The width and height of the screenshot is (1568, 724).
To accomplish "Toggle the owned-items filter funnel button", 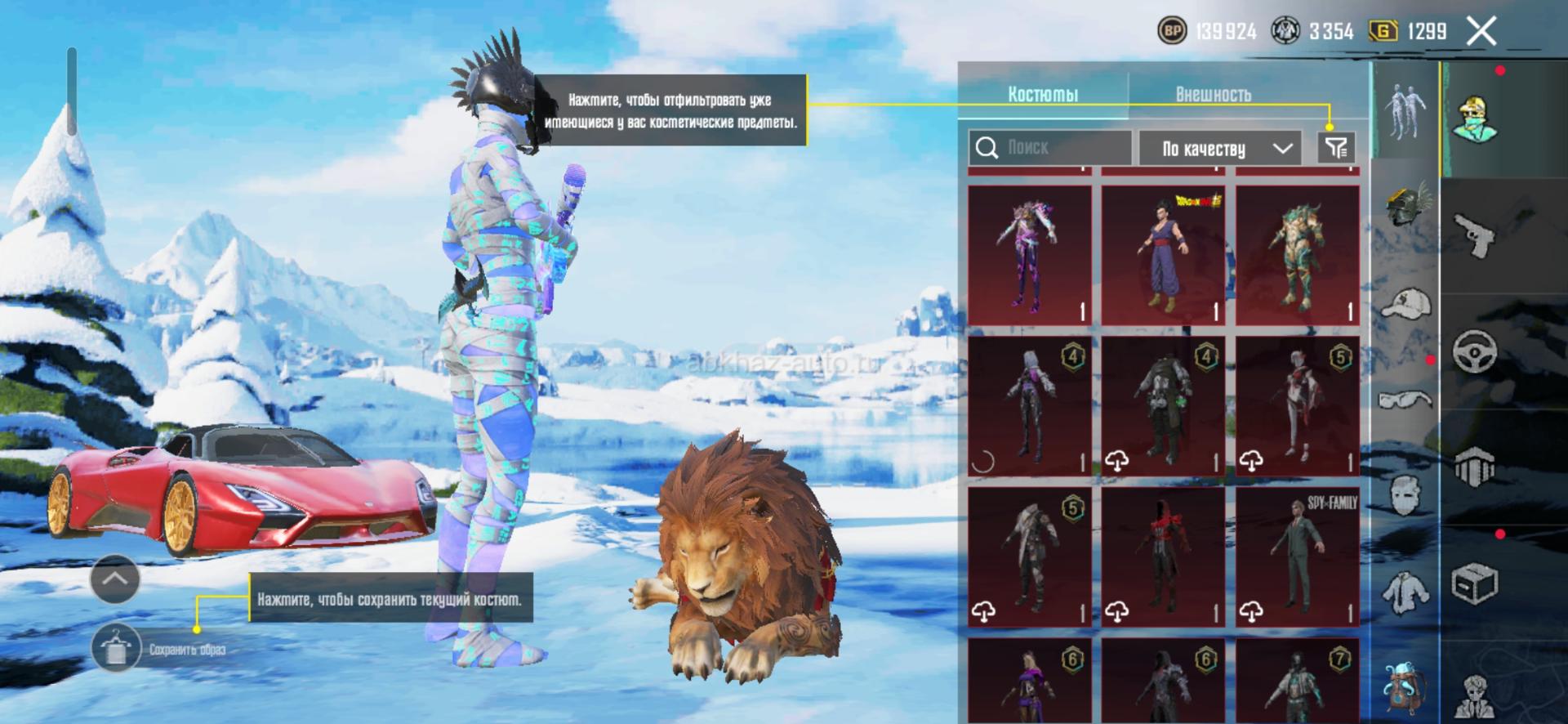I will click(1336, 148).
